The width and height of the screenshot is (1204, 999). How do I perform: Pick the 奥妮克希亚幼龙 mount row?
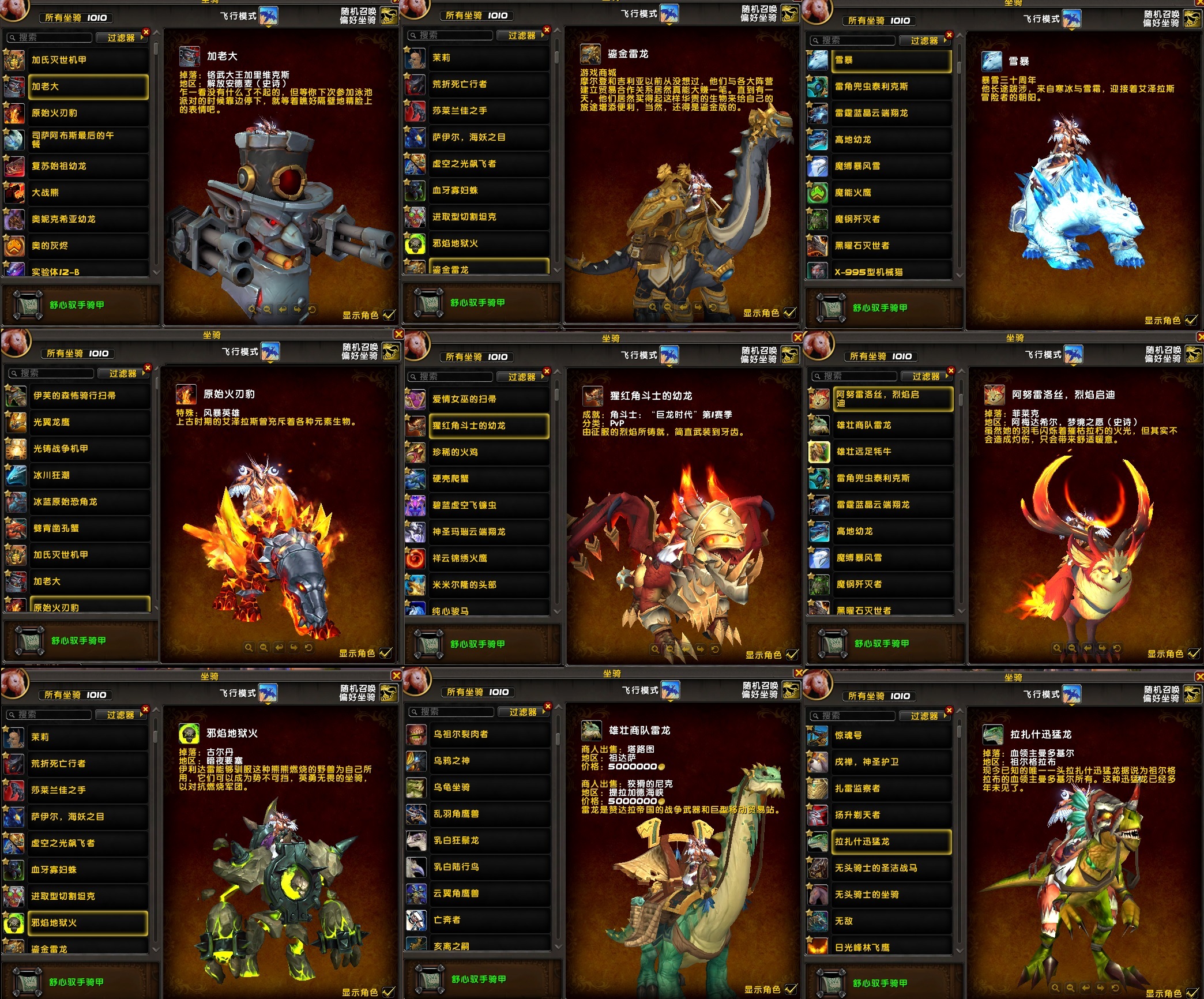[86, 219]
